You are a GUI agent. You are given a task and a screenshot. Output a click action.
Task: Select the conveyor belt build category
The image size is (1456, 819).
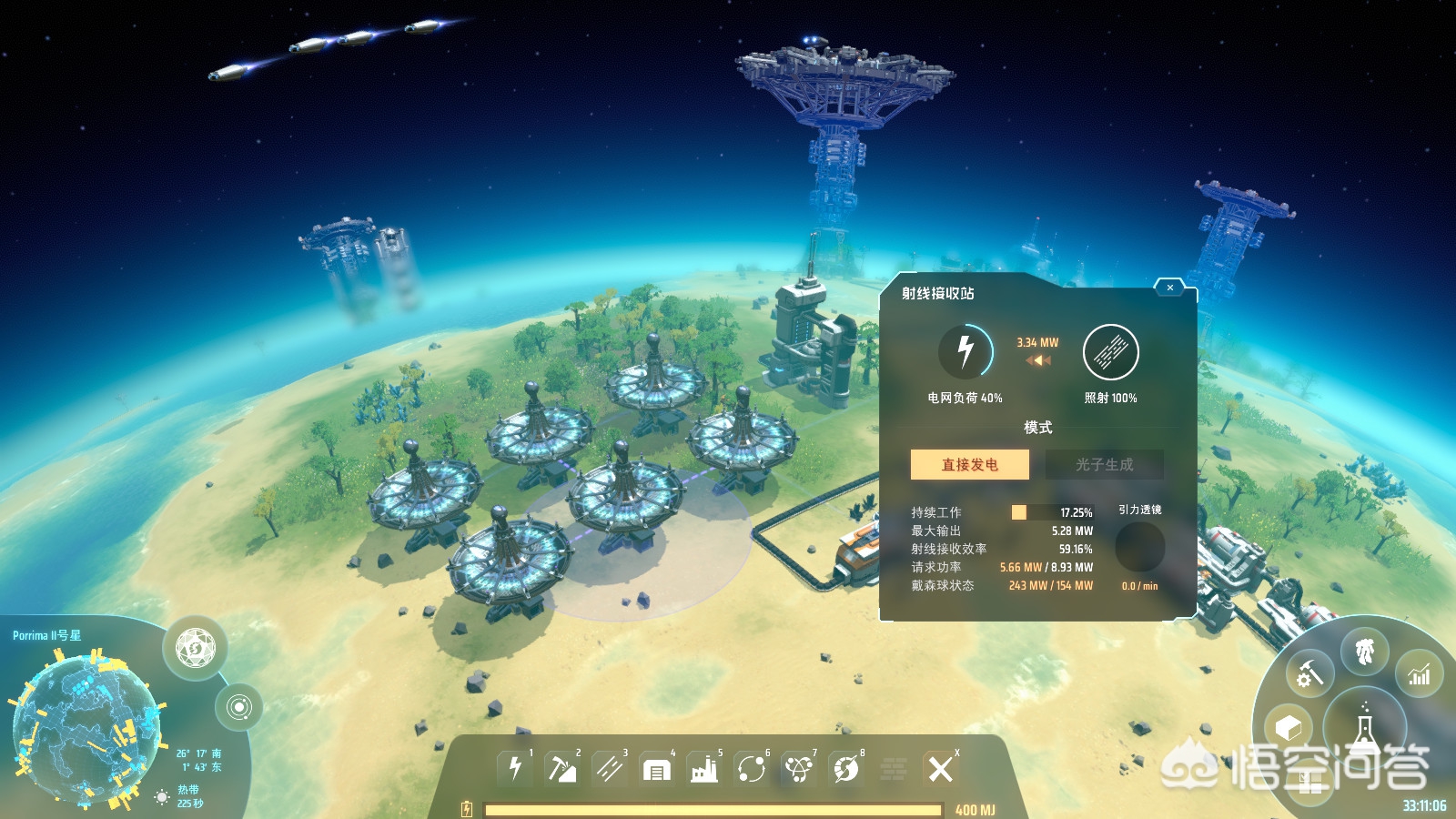point(609,769)
